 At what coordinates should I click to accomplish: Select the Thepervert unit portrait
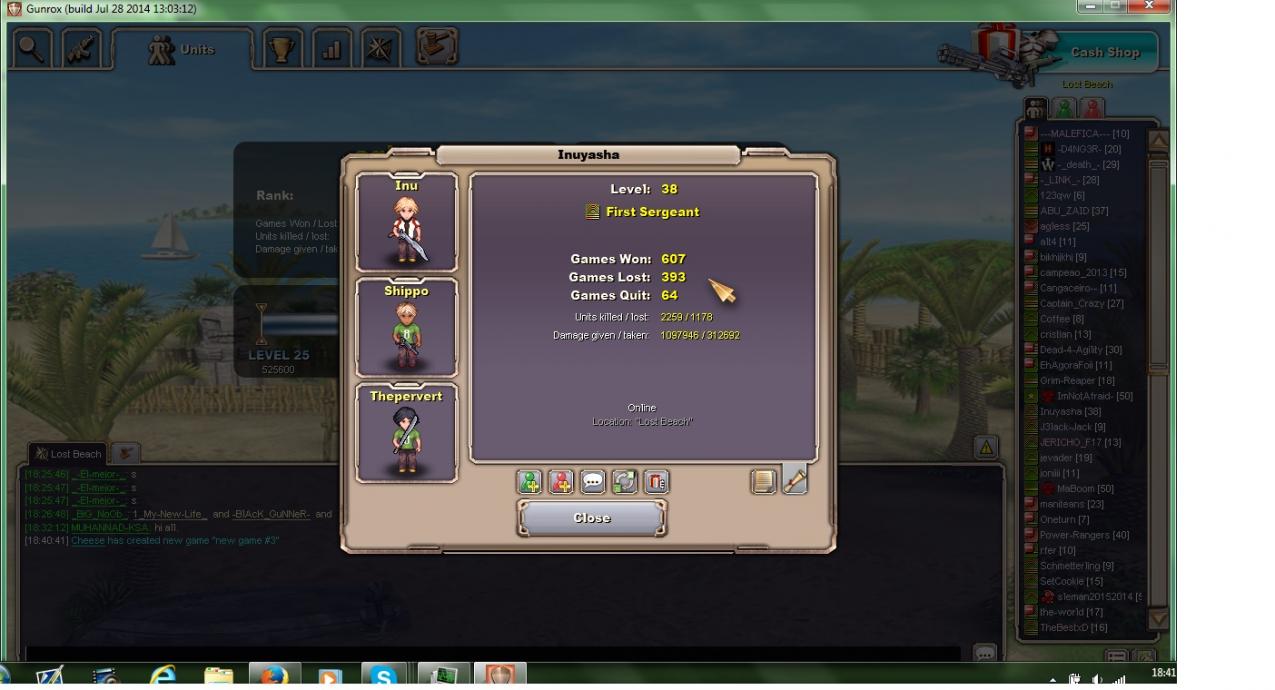point(407,433)
